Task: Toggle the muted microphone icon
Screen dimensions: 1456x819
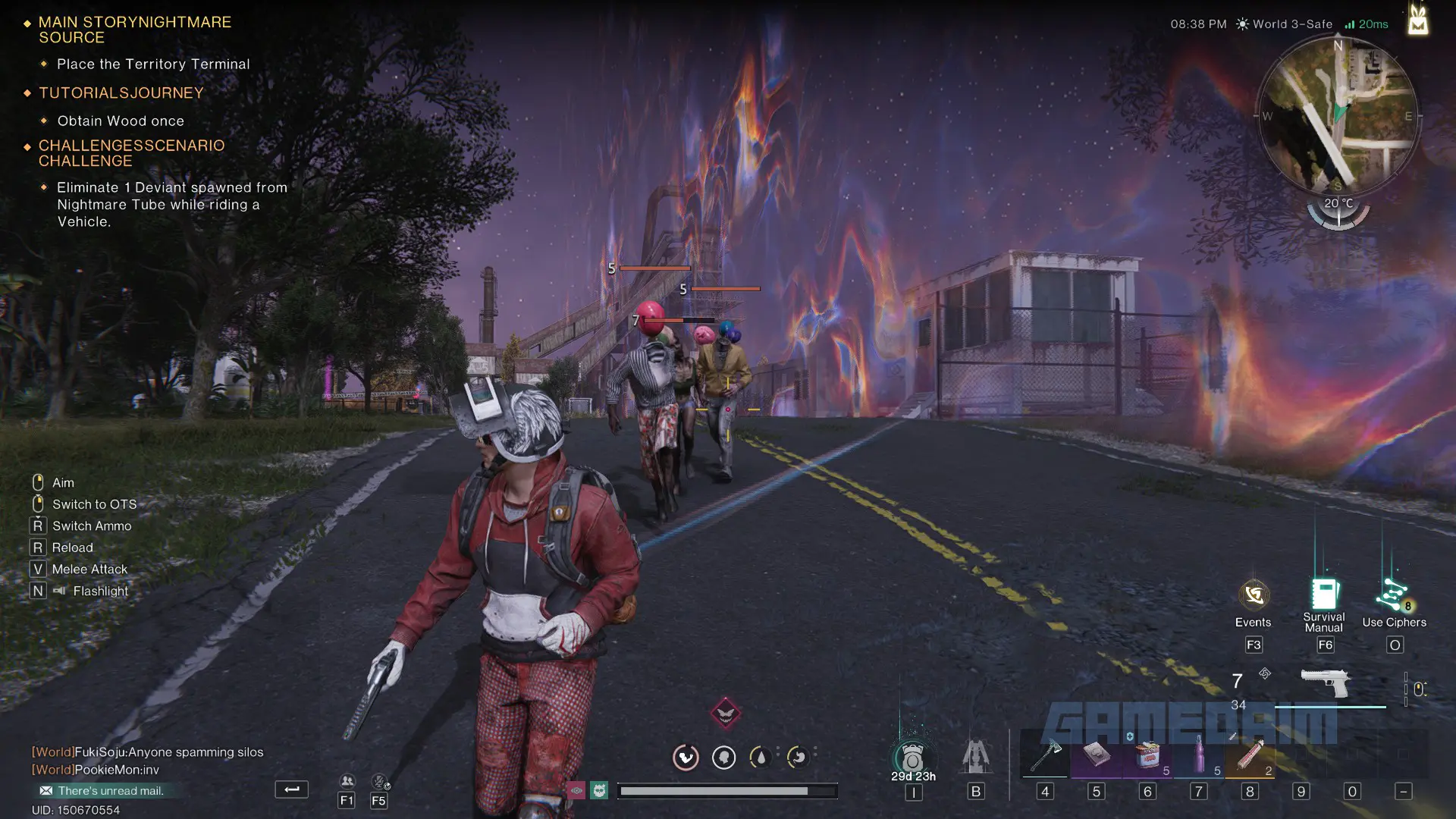Action: (x=379, y=781)
